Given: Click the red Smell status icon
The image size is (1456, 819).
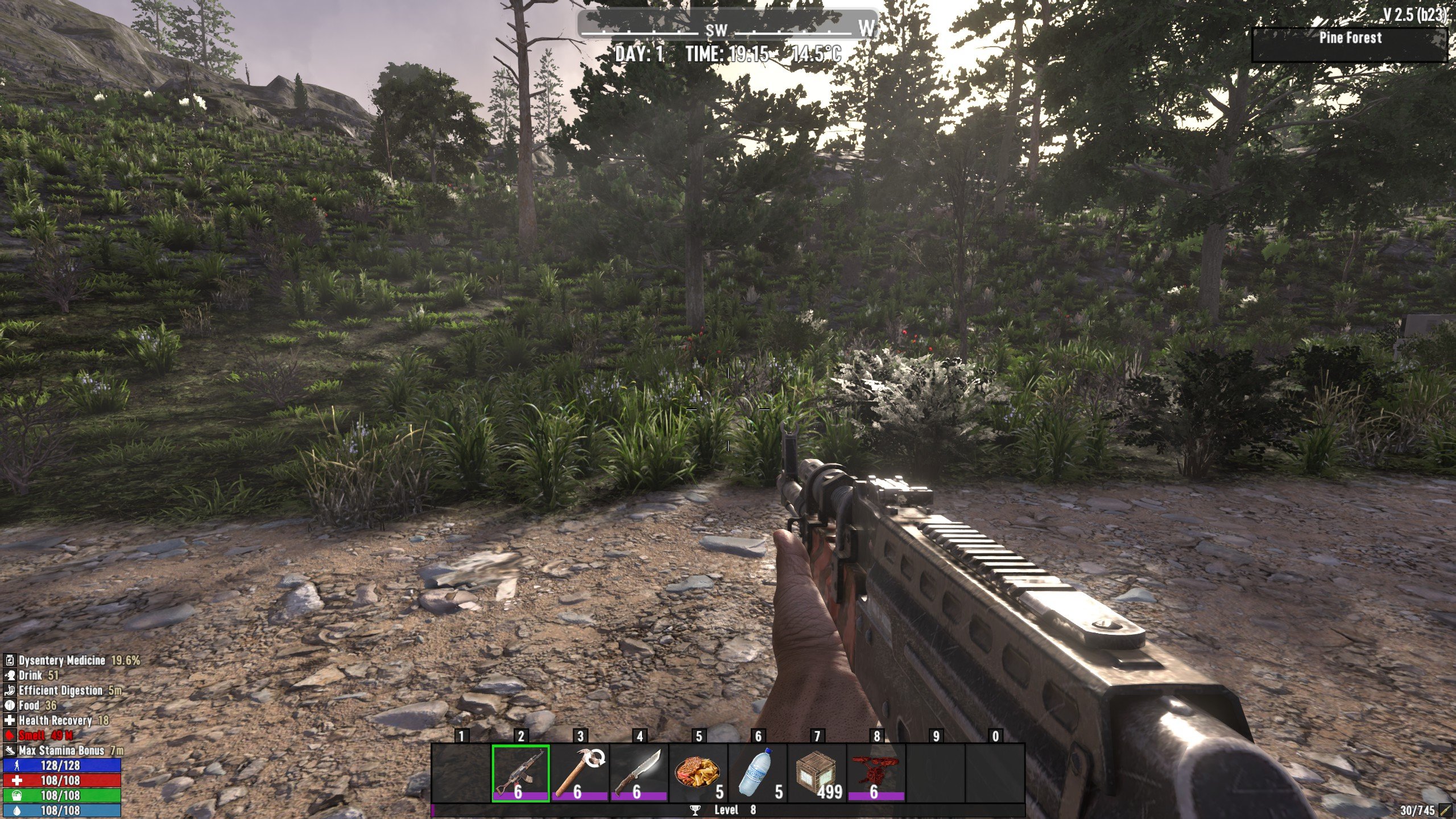Looking at the screenshot, I should point(10,735).
